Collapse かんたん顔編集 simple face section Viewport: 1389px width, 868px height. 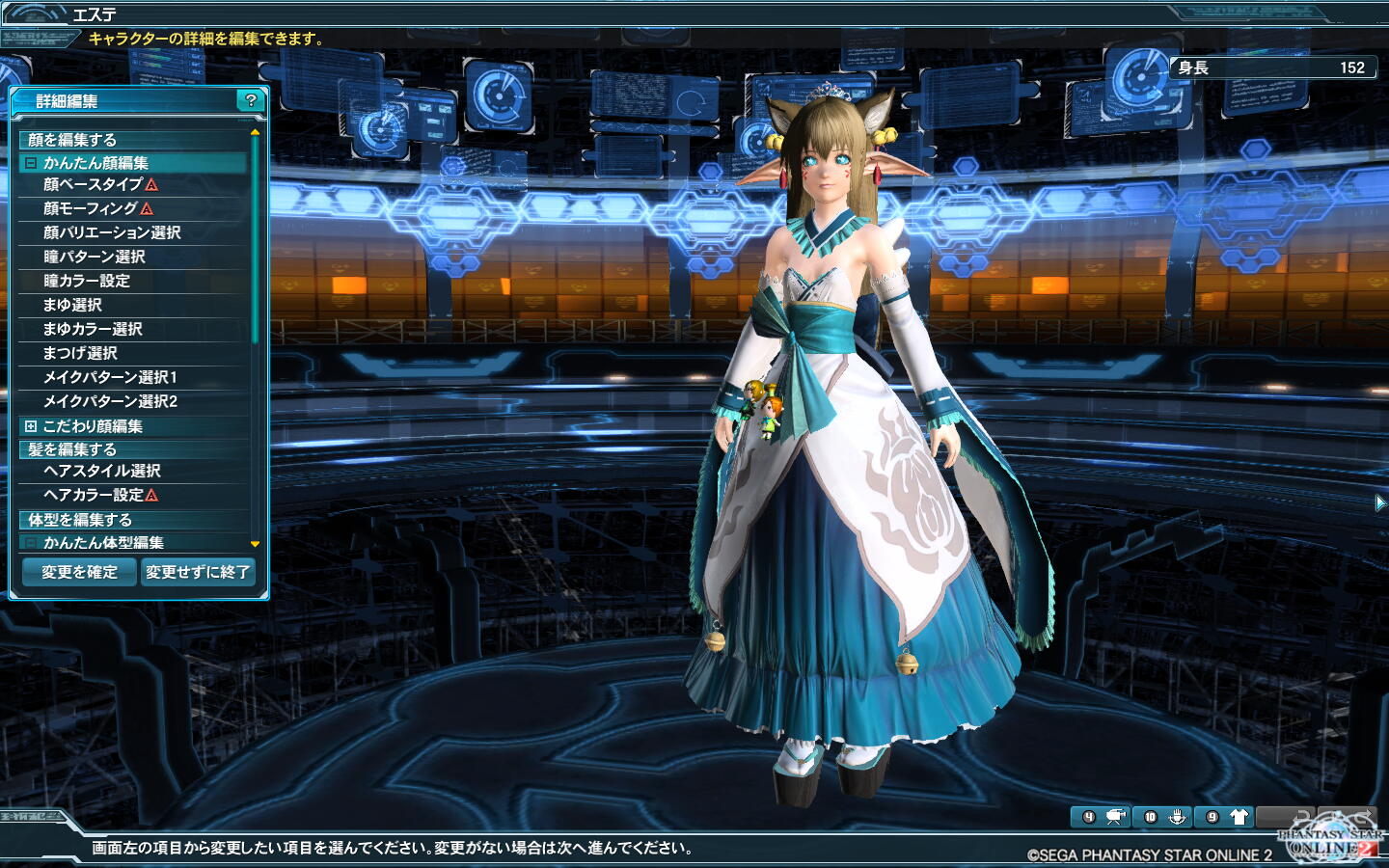tap(31, 163)
